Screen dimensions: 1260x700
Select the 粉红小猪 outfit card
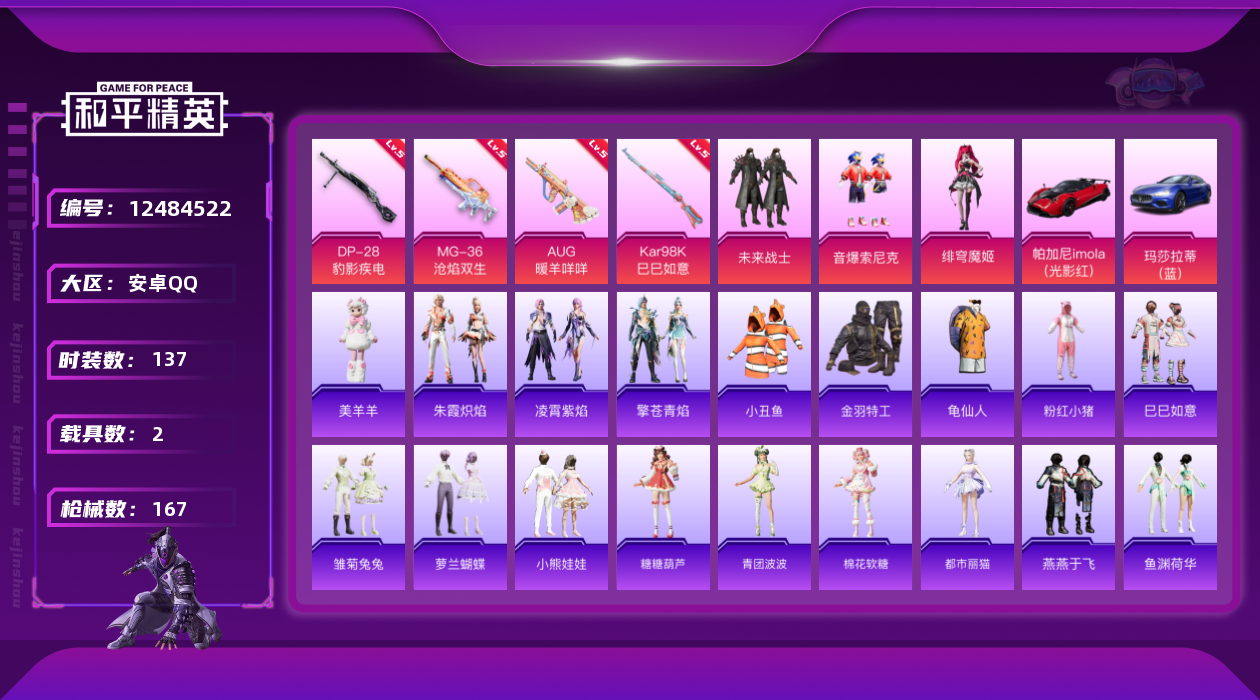tap(1068, 364)
